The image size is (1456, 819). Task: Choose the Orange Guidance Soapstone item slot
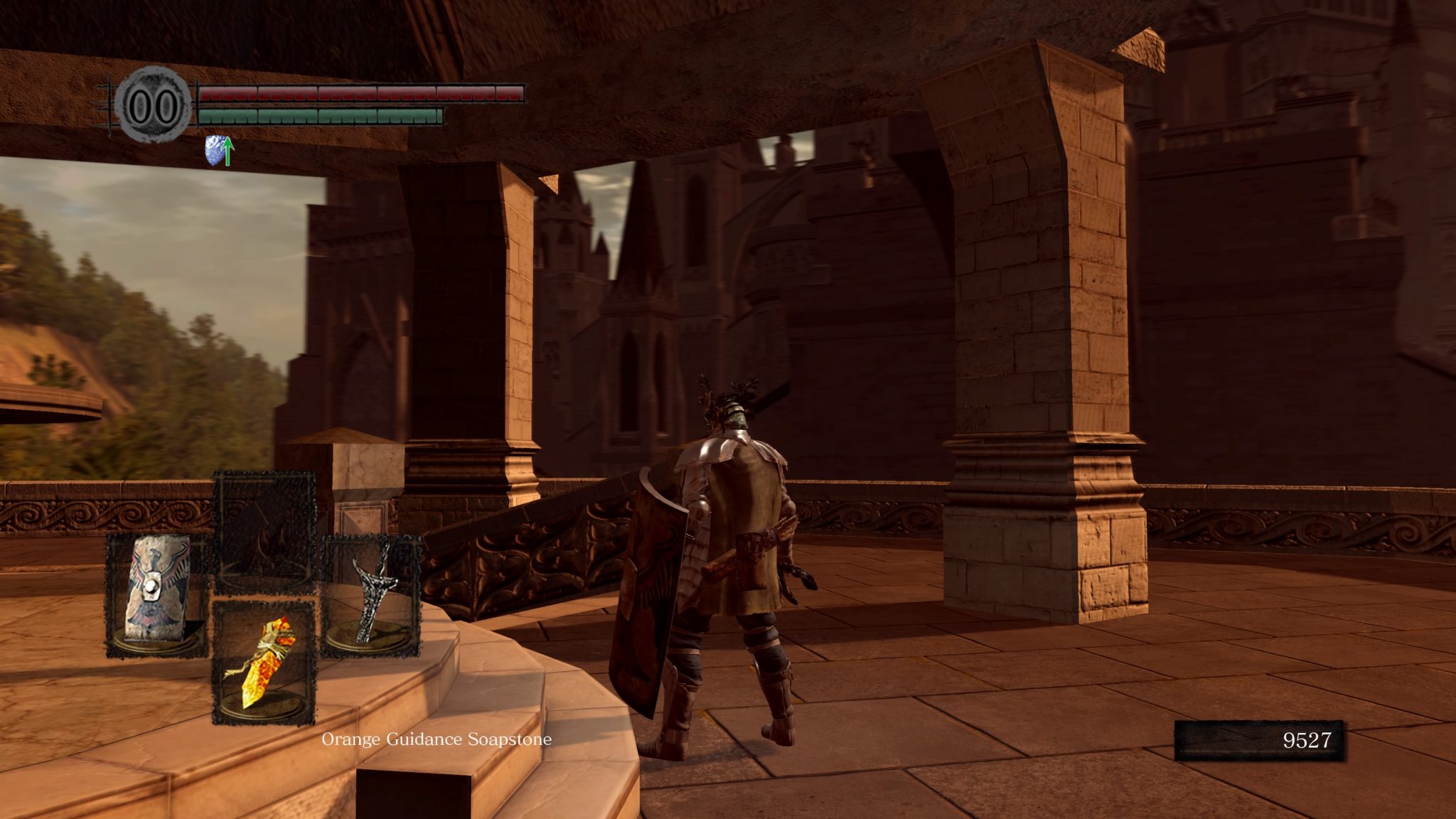(264, 663)
